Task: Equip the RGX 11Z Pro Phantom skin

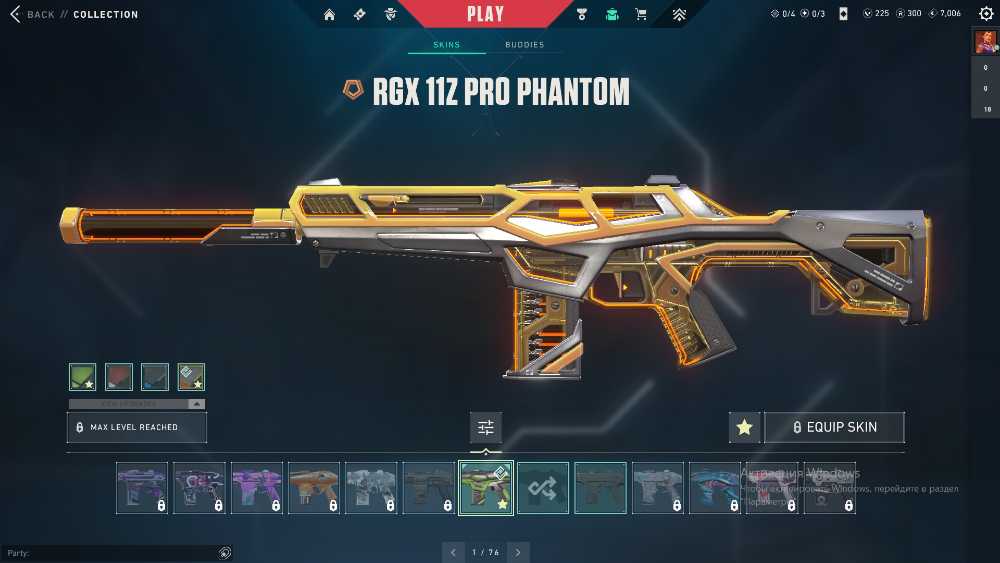Action: pos(834,427)
